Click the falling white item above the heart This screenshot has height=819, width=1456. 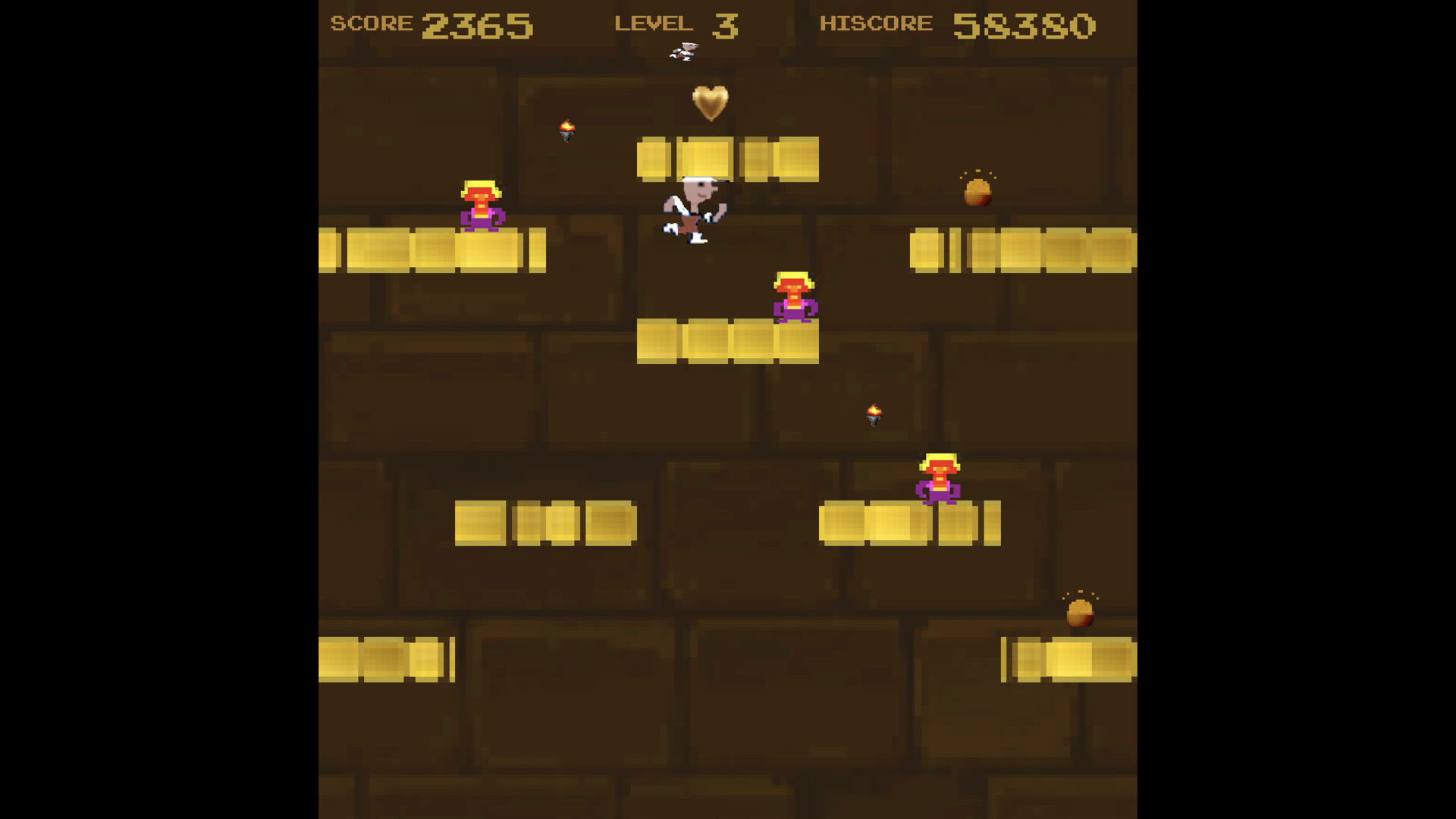tap(682, 51)
